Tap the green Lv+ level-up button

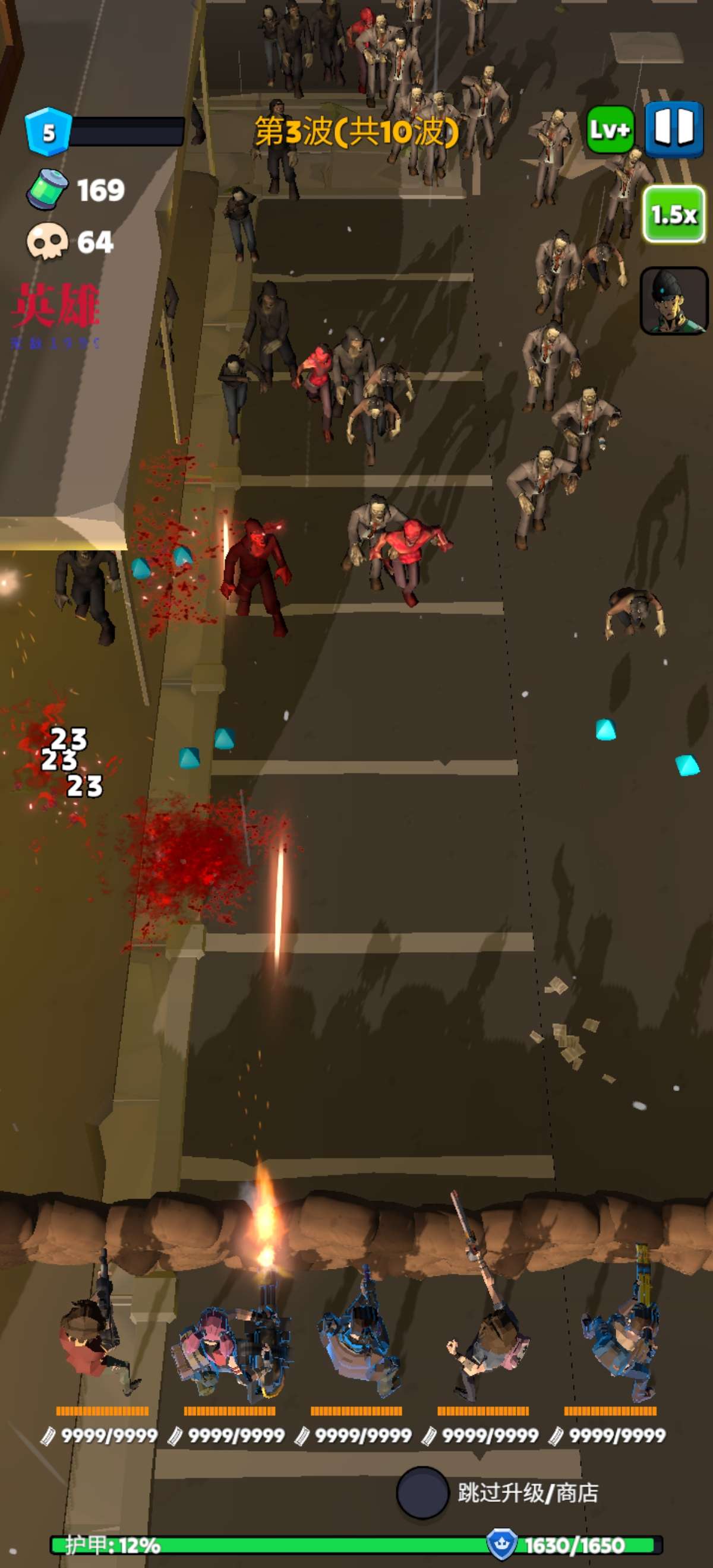pyautogui.click(x=610, y=129)
